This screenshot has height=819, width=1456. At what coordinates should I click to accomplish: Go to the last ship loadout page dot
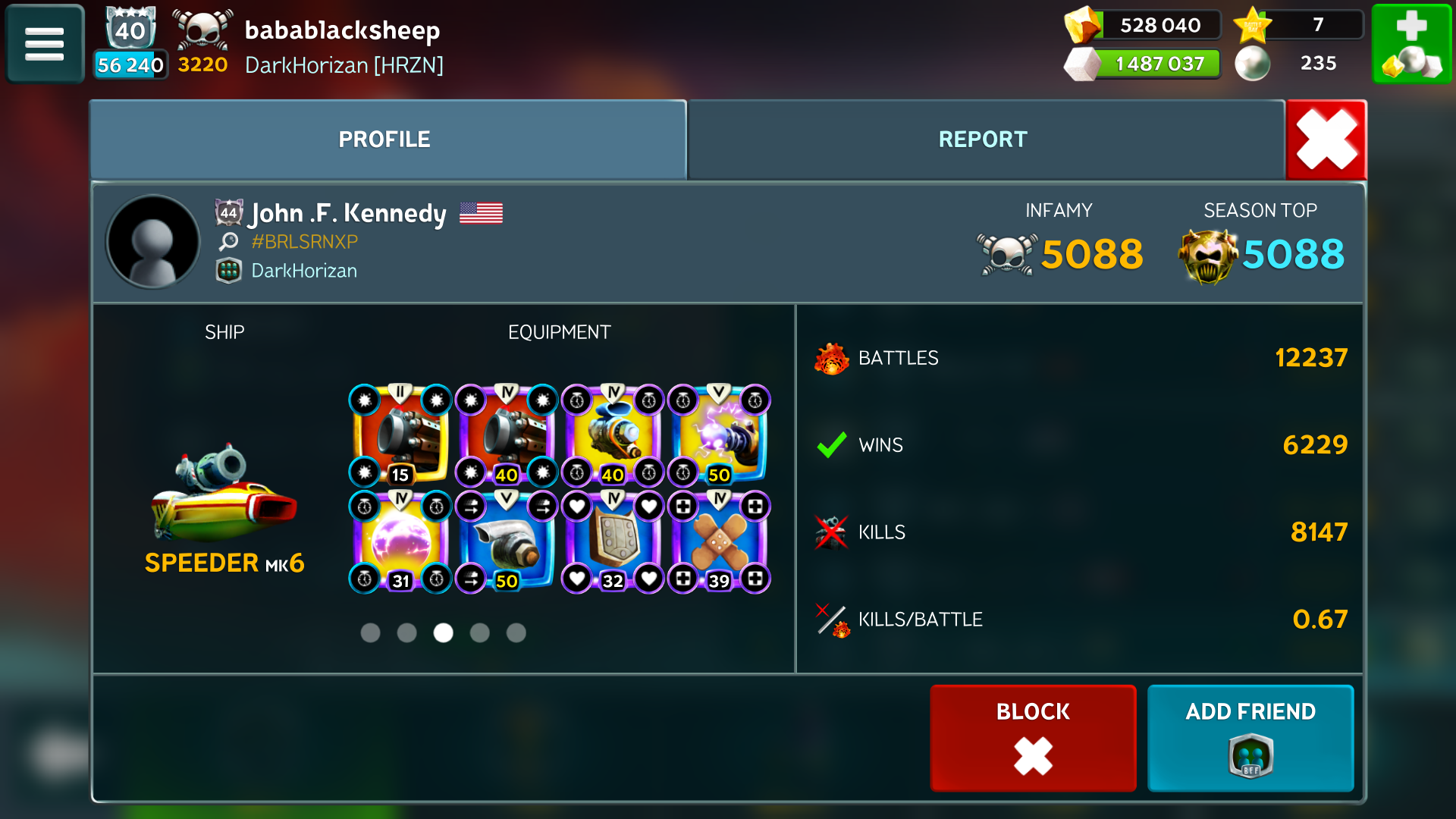tap(516, 632)
